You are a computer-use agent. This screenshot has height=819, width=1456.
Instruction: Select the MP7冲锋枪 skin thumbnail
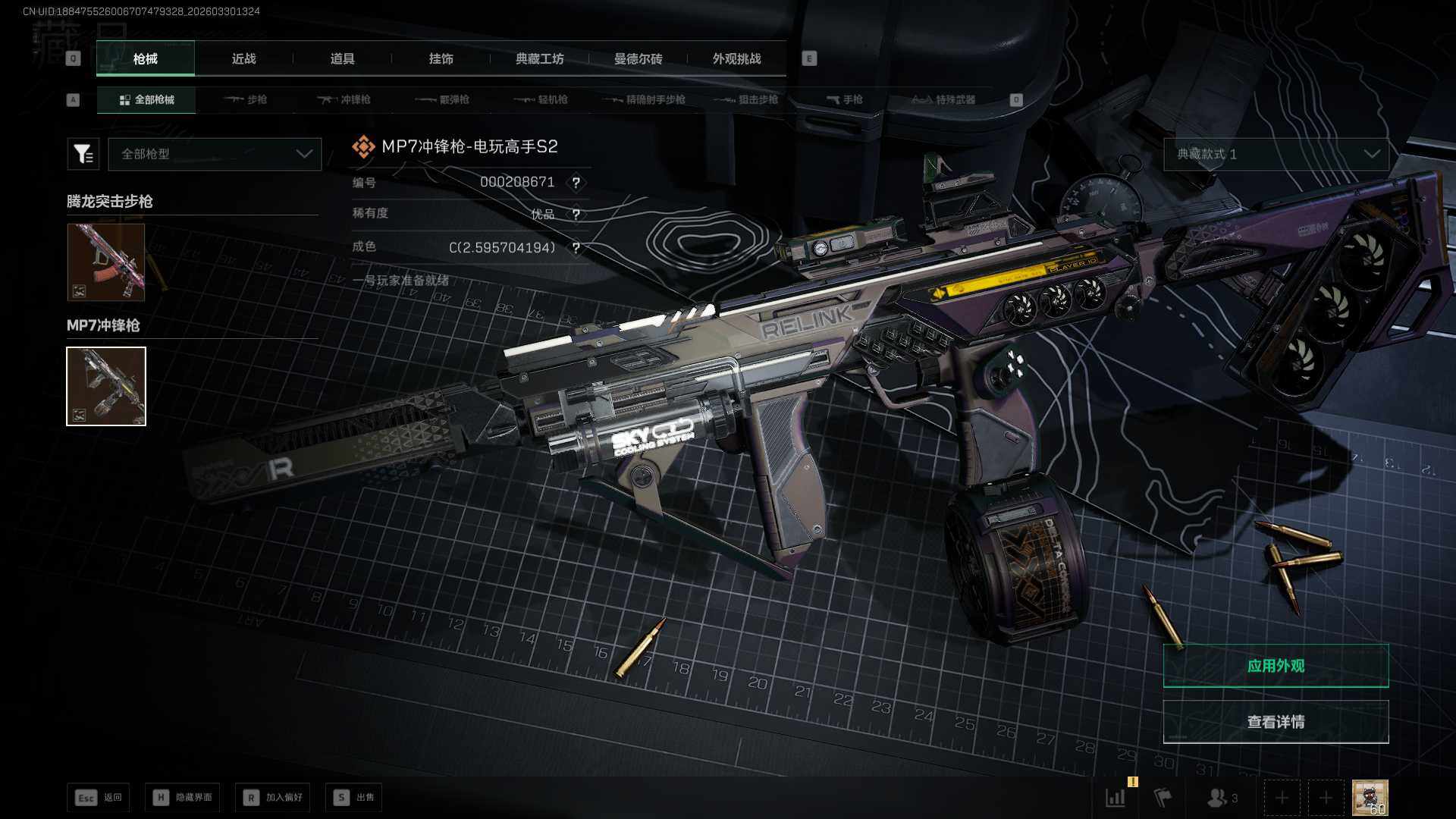(106, 386)
